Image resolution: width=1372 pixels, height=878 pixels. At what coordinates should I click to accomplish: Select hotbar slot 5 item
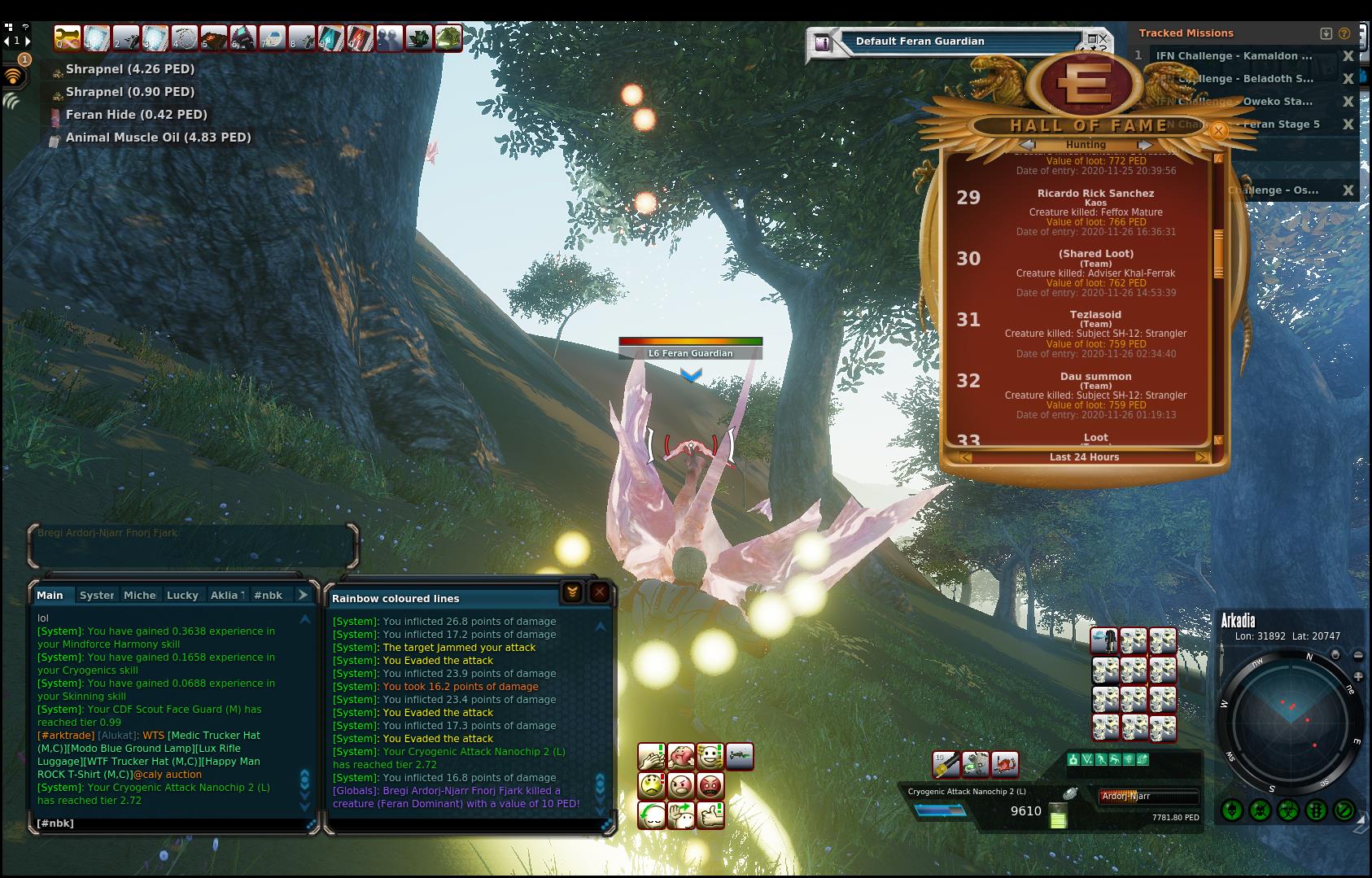[214, 38]
